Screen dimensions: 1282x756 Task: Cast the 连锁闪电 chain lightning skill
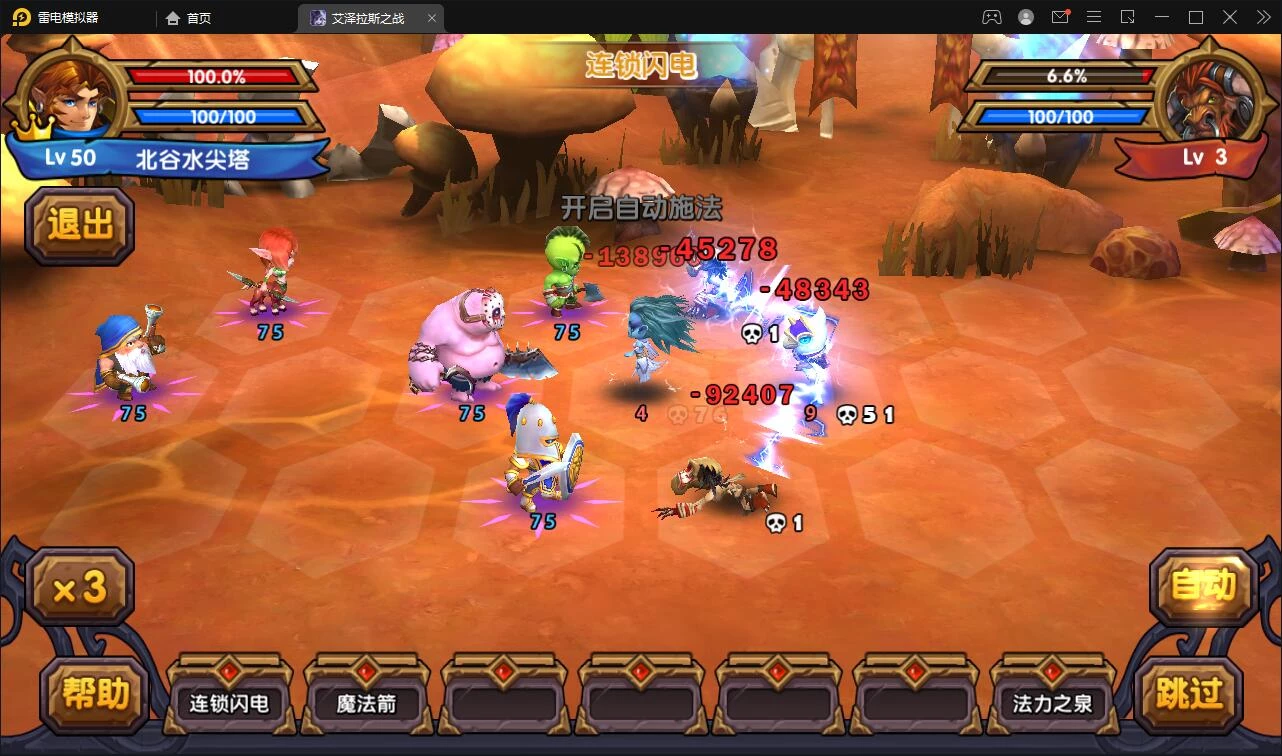point(229,702)
